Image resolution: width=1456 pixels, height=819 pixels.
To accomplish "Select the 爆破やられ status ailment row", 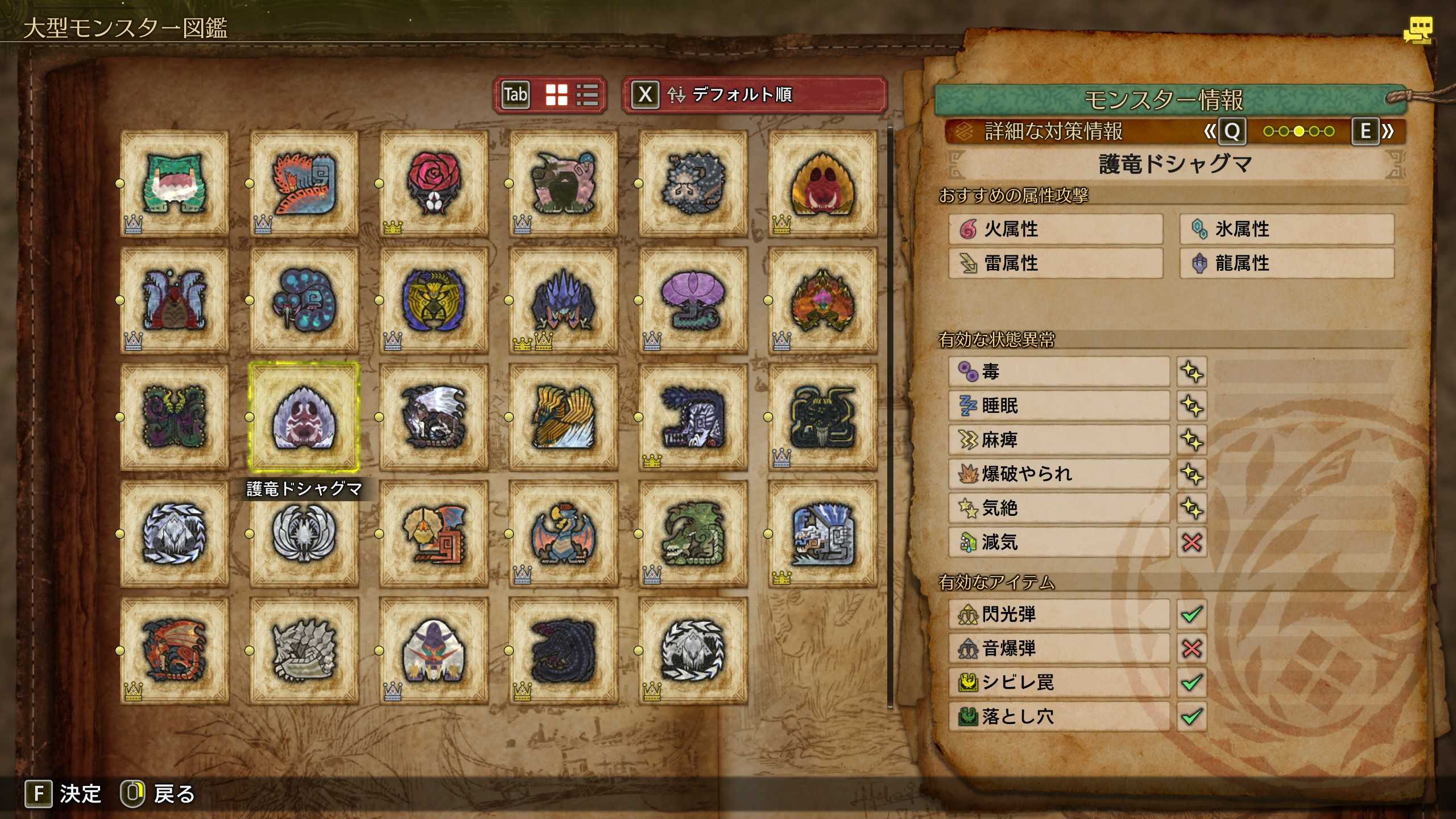I will tap(1059, 474).
